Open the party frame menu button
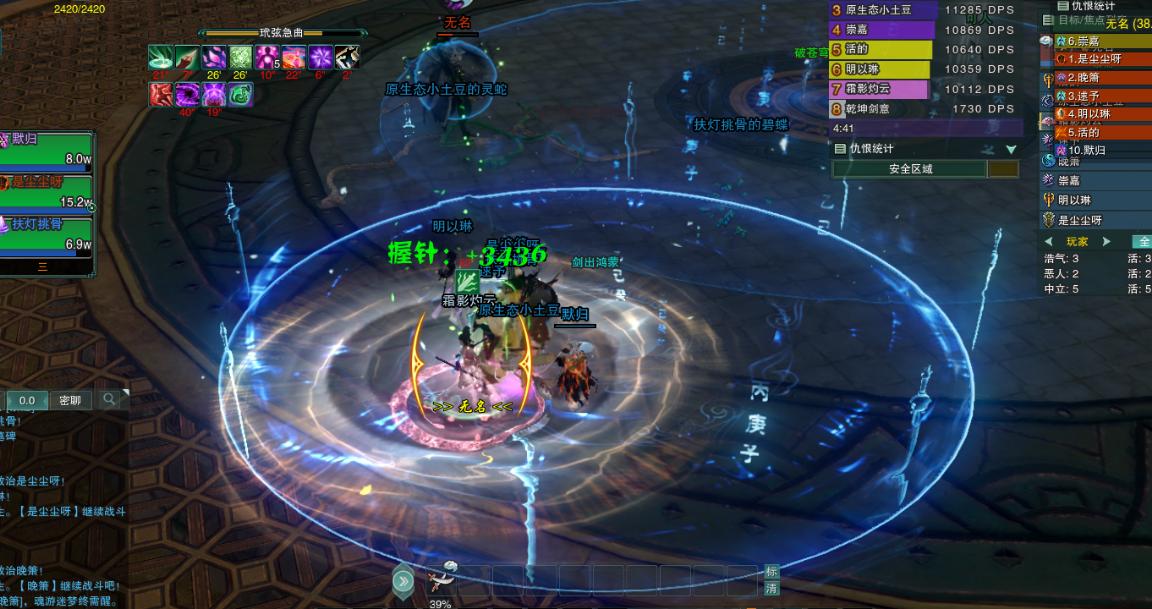1152x609 pixels. coord(43,266)
